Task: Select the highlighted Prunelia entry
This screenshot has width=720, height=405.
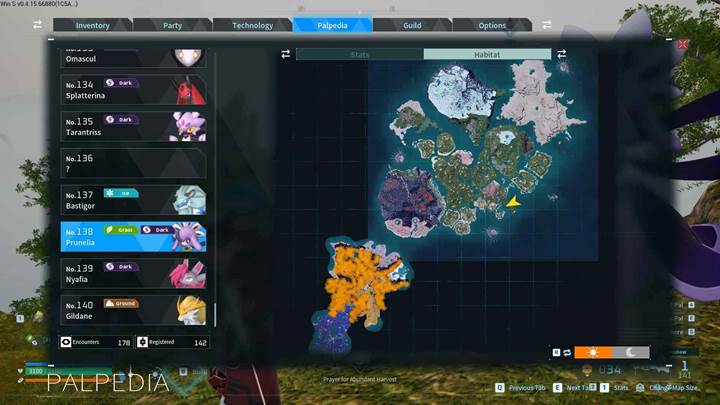Action: (133, 237)
